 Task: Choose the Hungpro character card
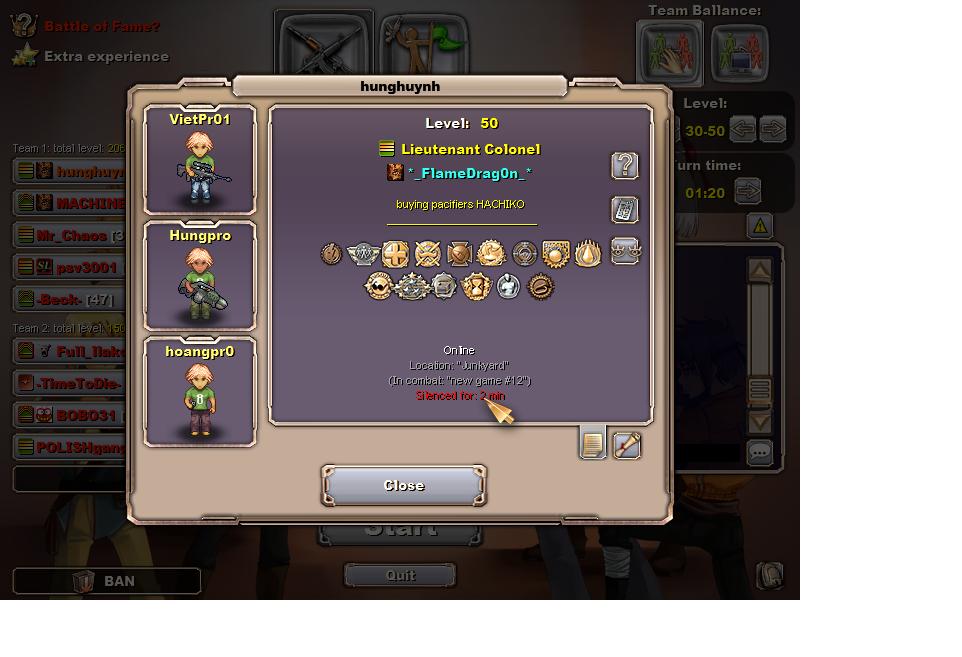pos(200,276)
